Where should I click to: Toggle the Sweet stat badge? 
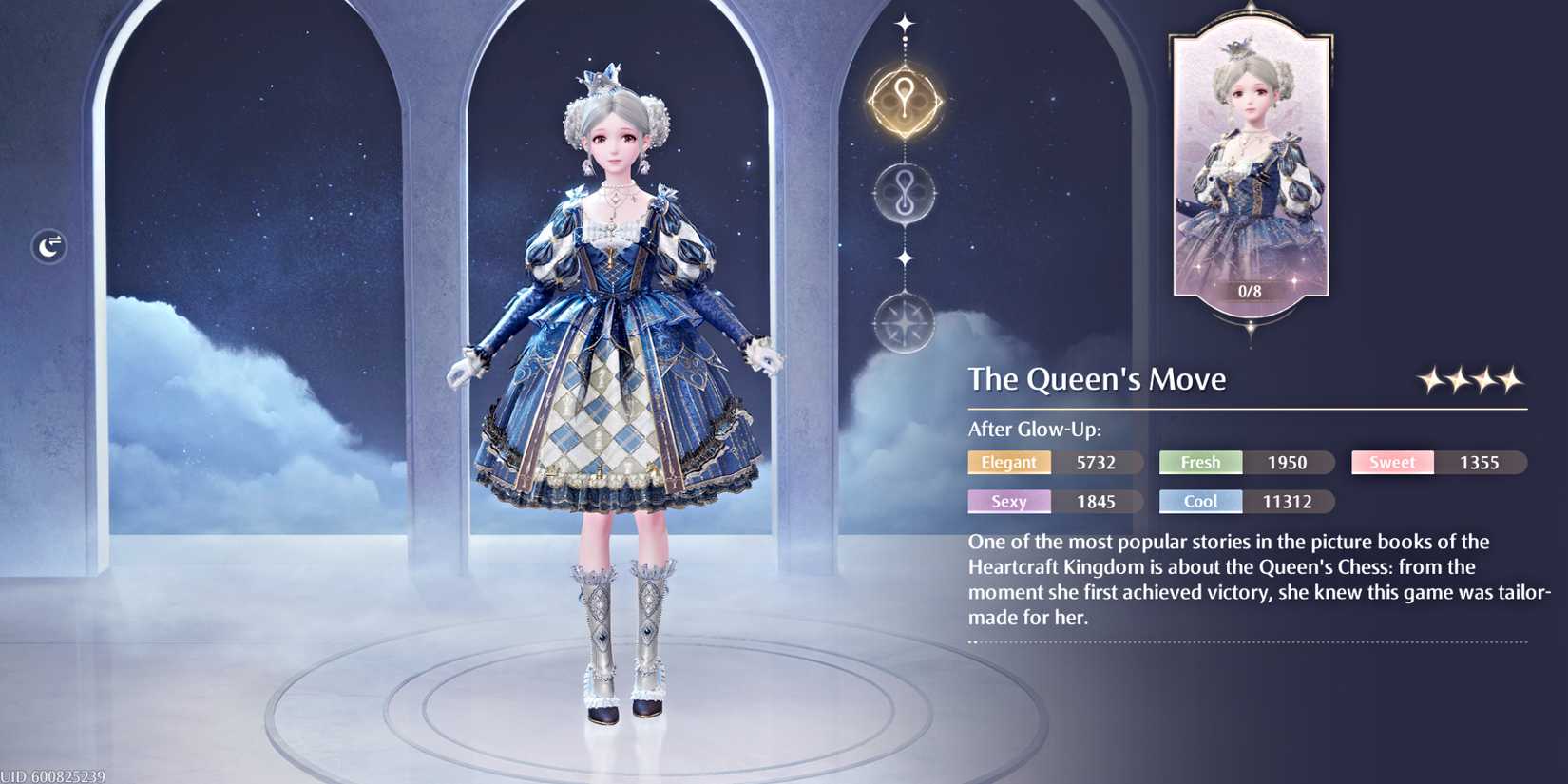(x=1392, y=463)
